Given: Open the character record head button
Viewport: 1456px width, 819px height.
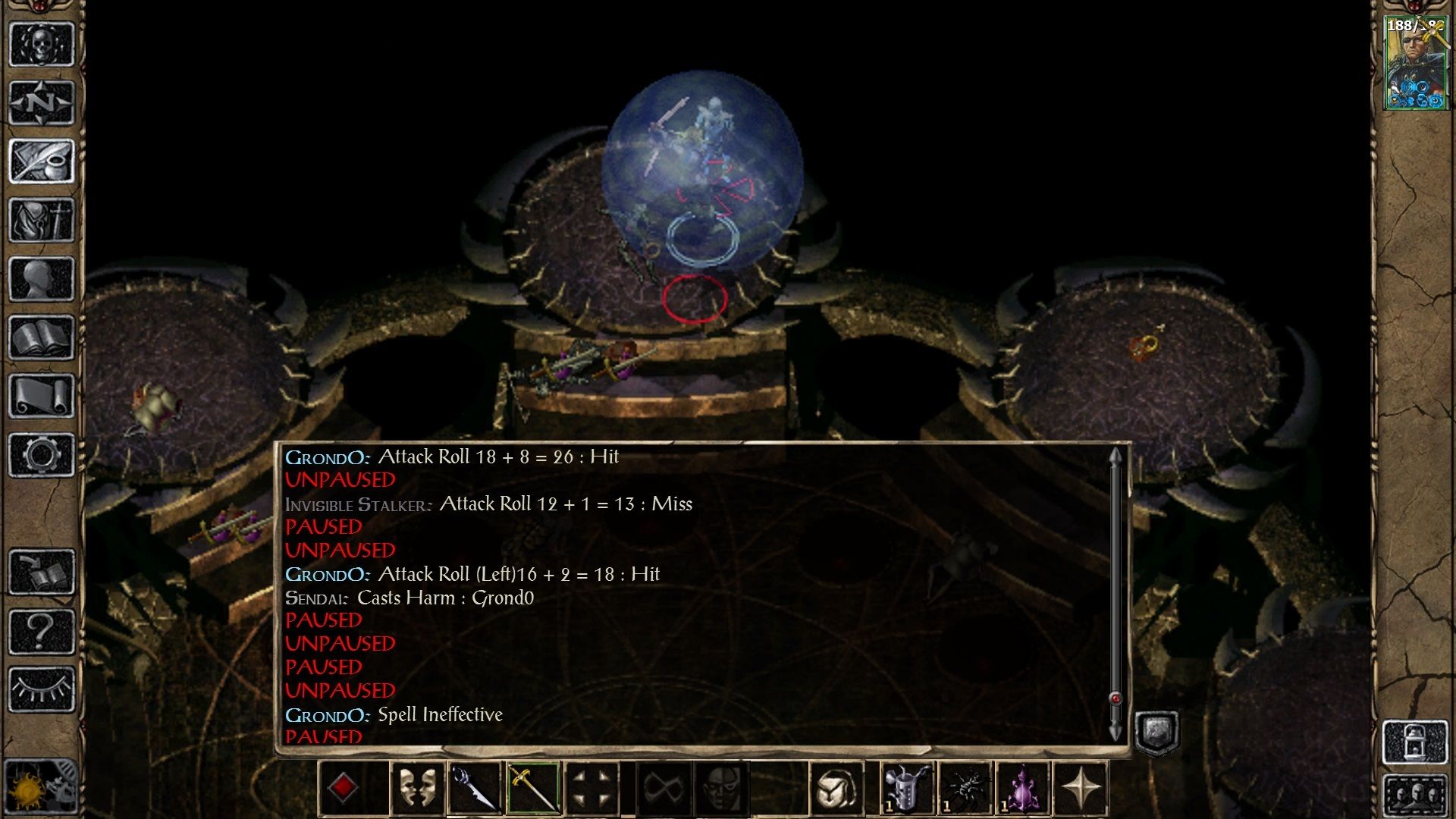Looking at the screenshot, I should tap(41, 278).
